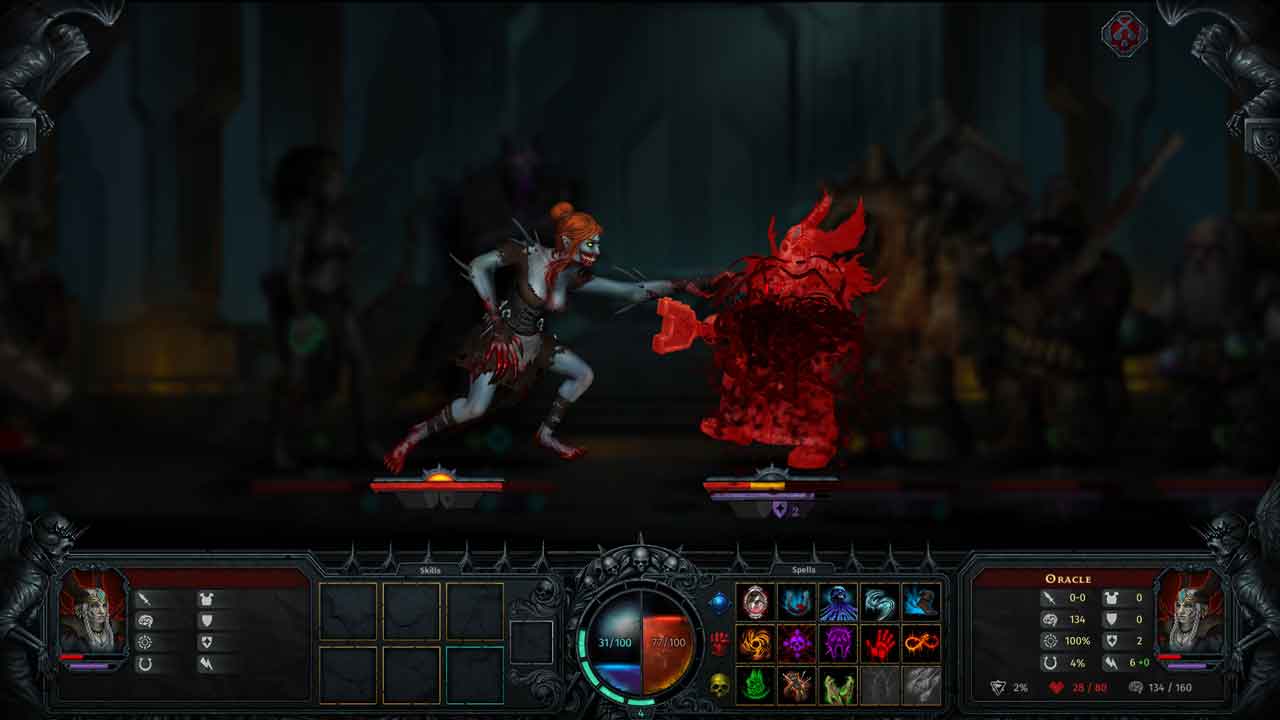Cast the green glowing demon spell
The height and width of the screenshot is (720, 1280).
click(x=756, y=686)
